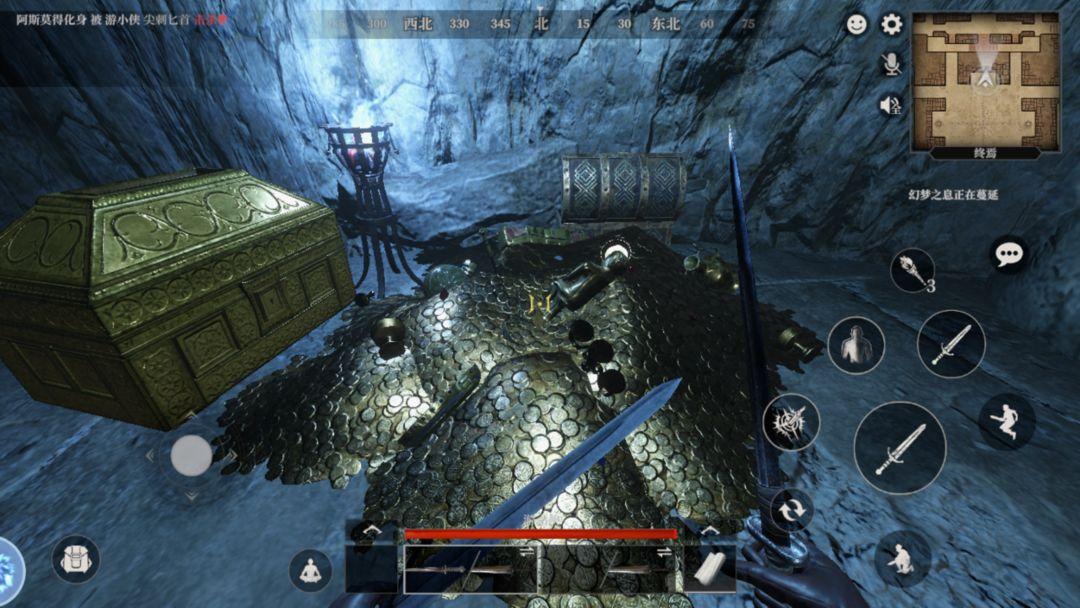Use the torch item with count 3
The height and width of the screenshot is (608, 1080).
tap(912, 270)
